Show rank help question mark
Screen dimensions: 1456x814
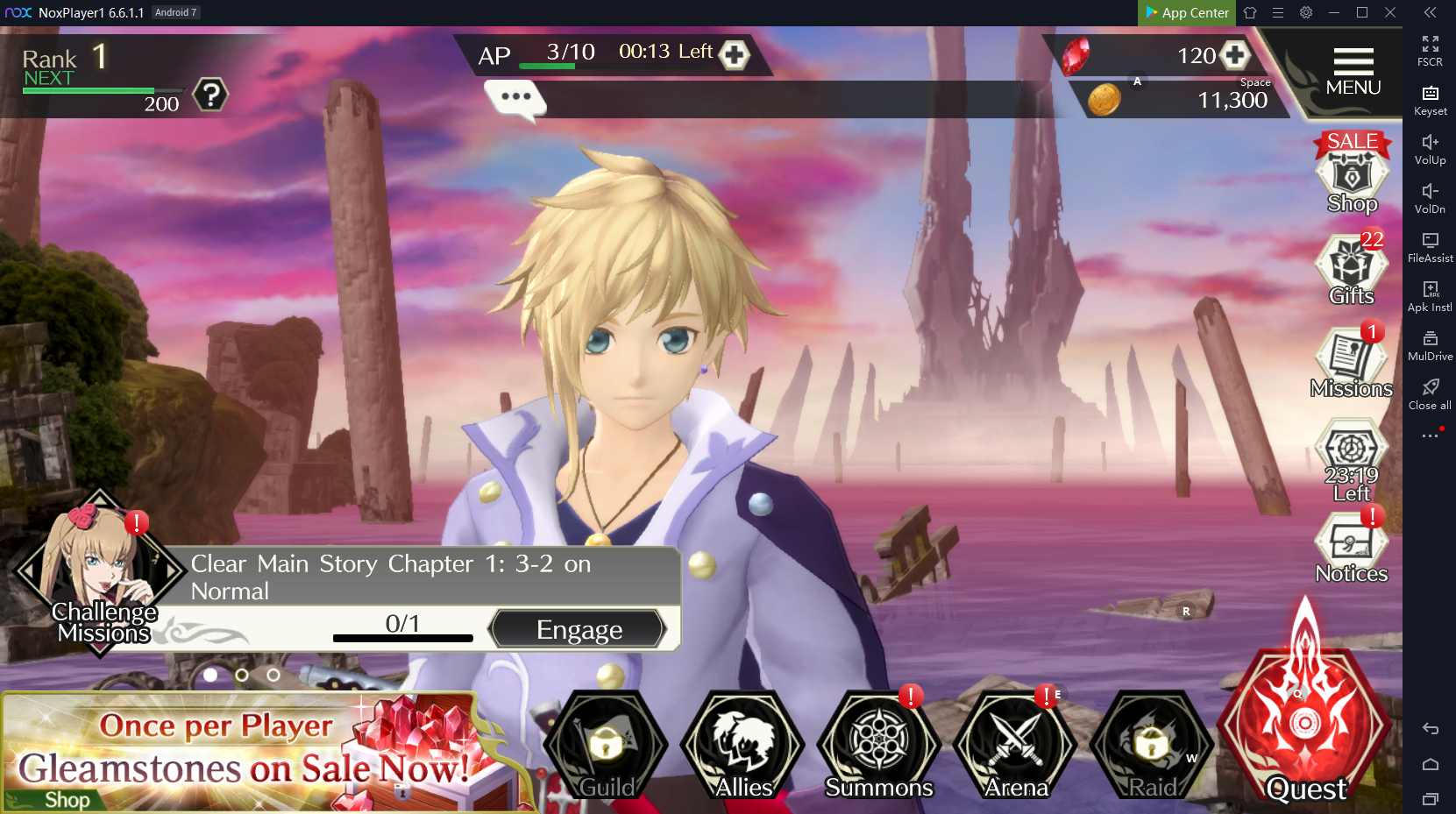point(210,95)
